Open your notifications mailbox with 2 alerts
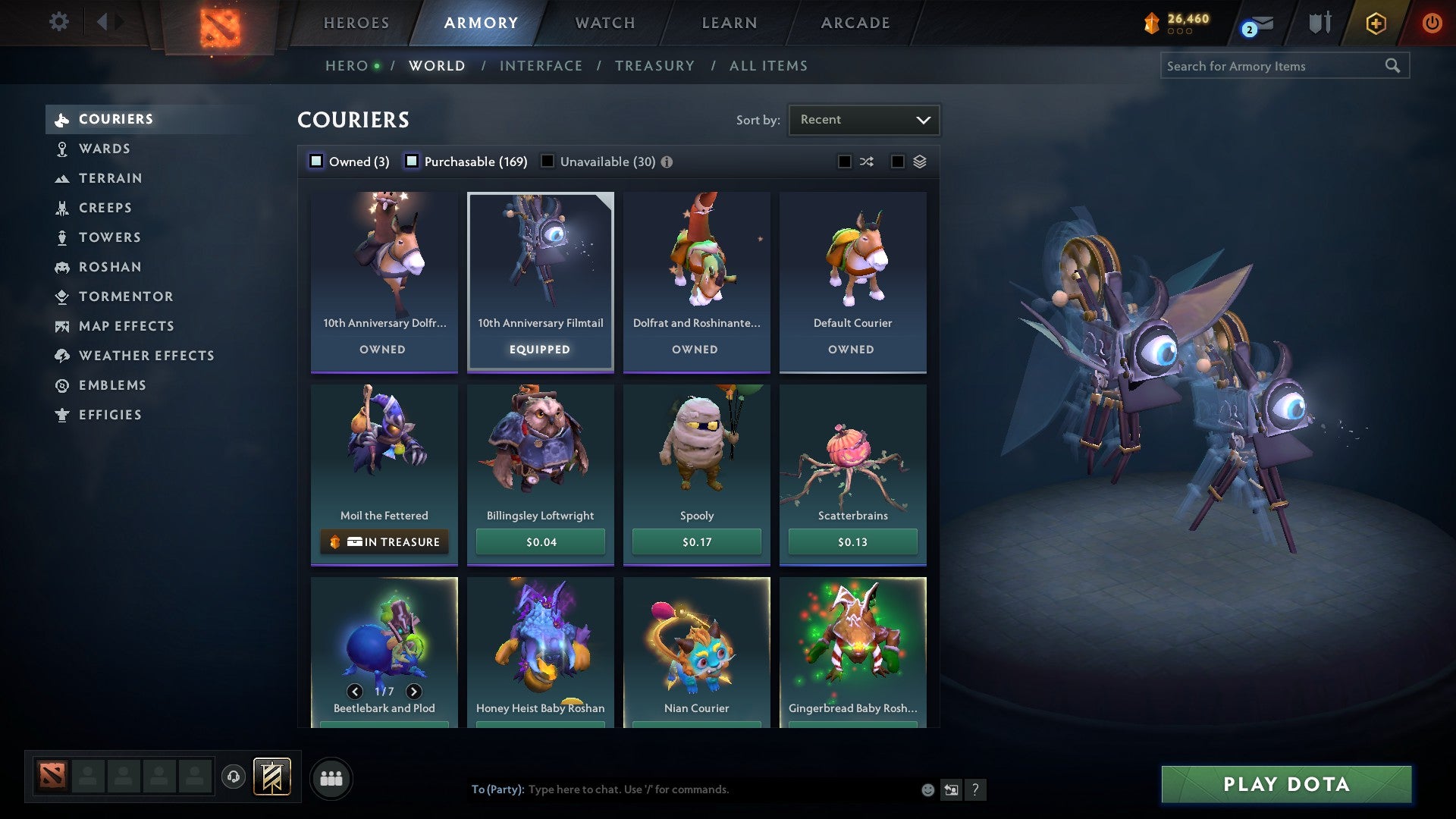This screenshot has height=819, width=1456. click(x=1250, y=23)
